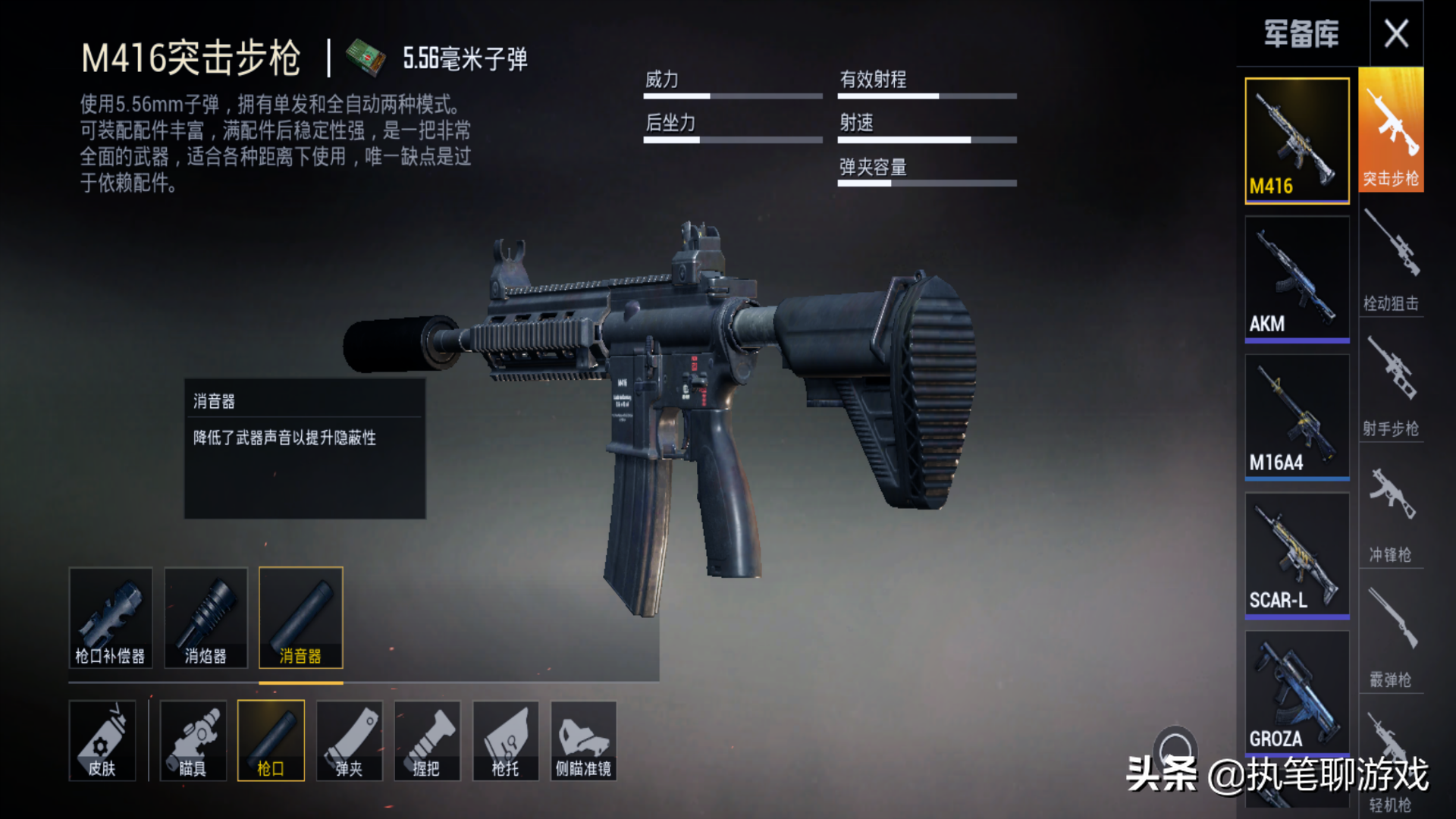Image resolution: width=1456 pixels, height=819 pixels.
Task: Select the 枪口 muzzle attachment slot
Action: (271, 740)
